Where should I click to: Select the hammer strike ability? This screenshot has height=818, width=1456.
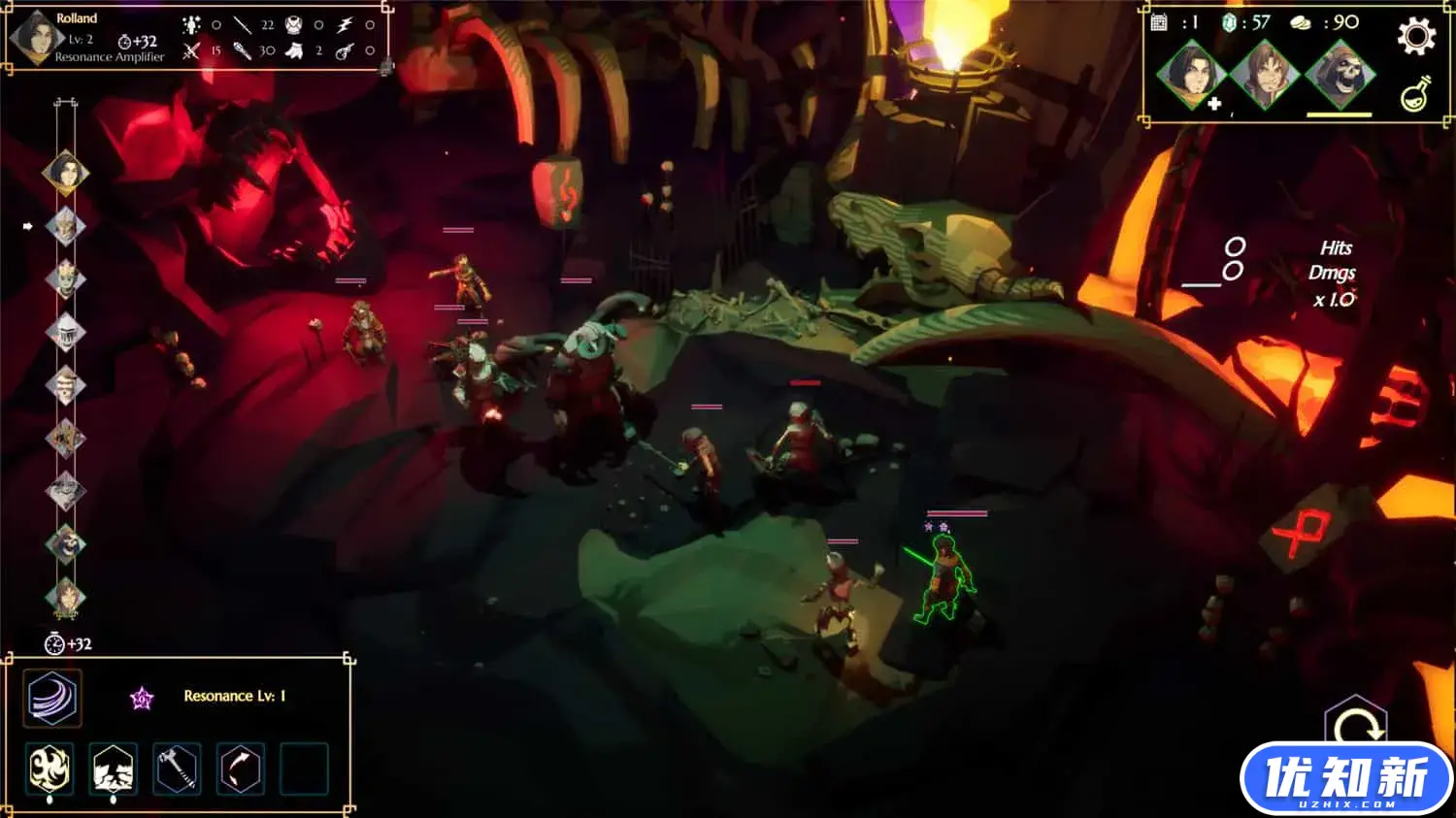(177, 769)
